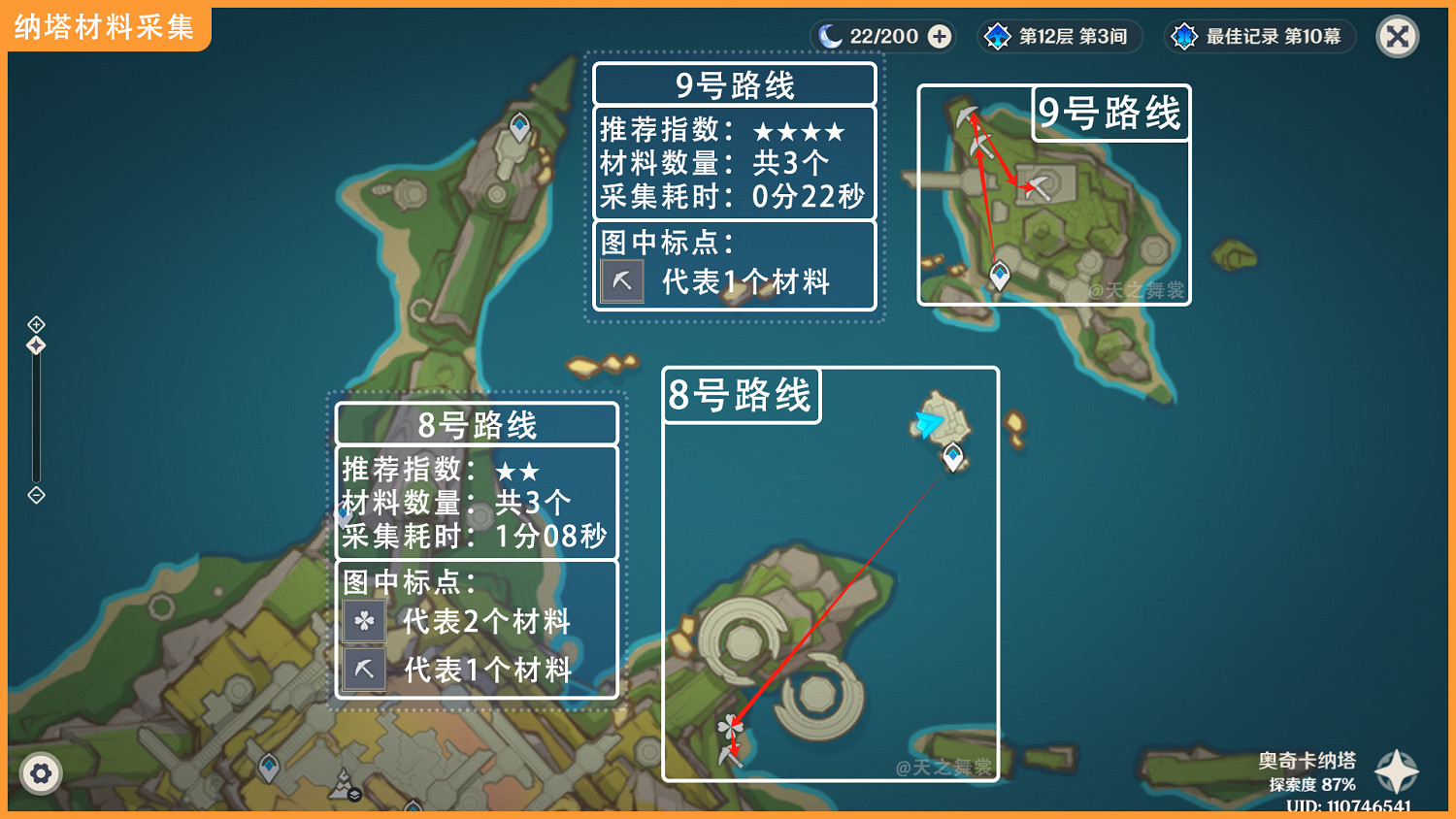1456x819 pixels.
Task: Click the teleport waypoint on the northern island
Action: [x=518, y=124]
